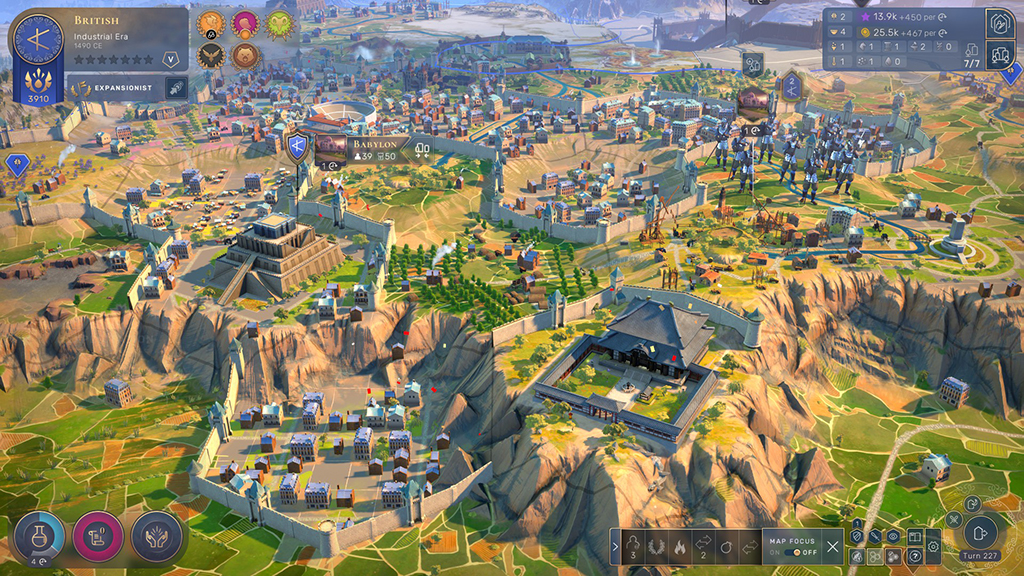Toggle the eye visibility map filter
The height and width of the screenshot is (576, 1024).
893,537
